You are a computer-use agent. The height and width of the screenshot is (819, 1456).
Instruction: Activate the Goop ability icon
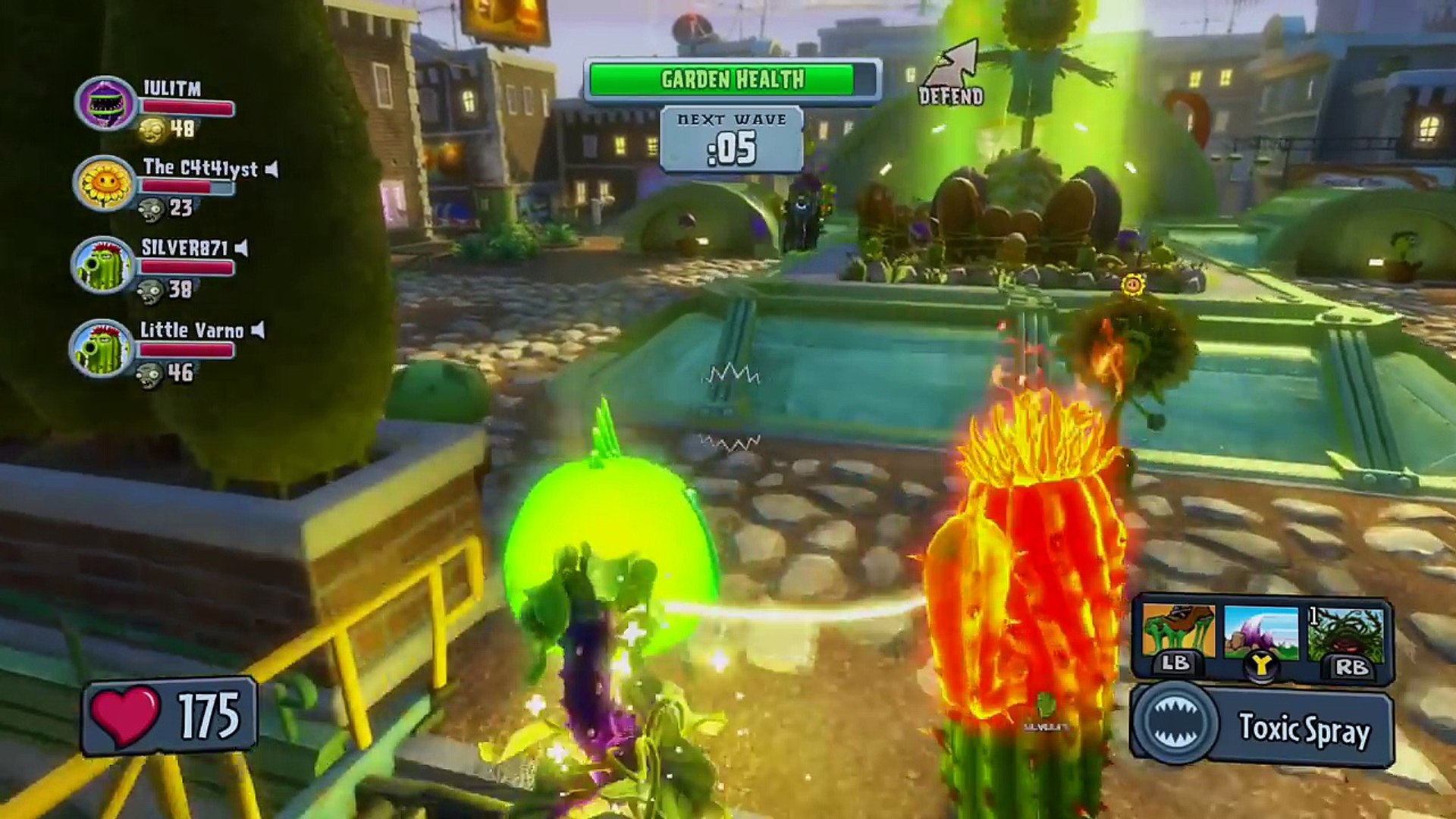(x=1178, y=631)
